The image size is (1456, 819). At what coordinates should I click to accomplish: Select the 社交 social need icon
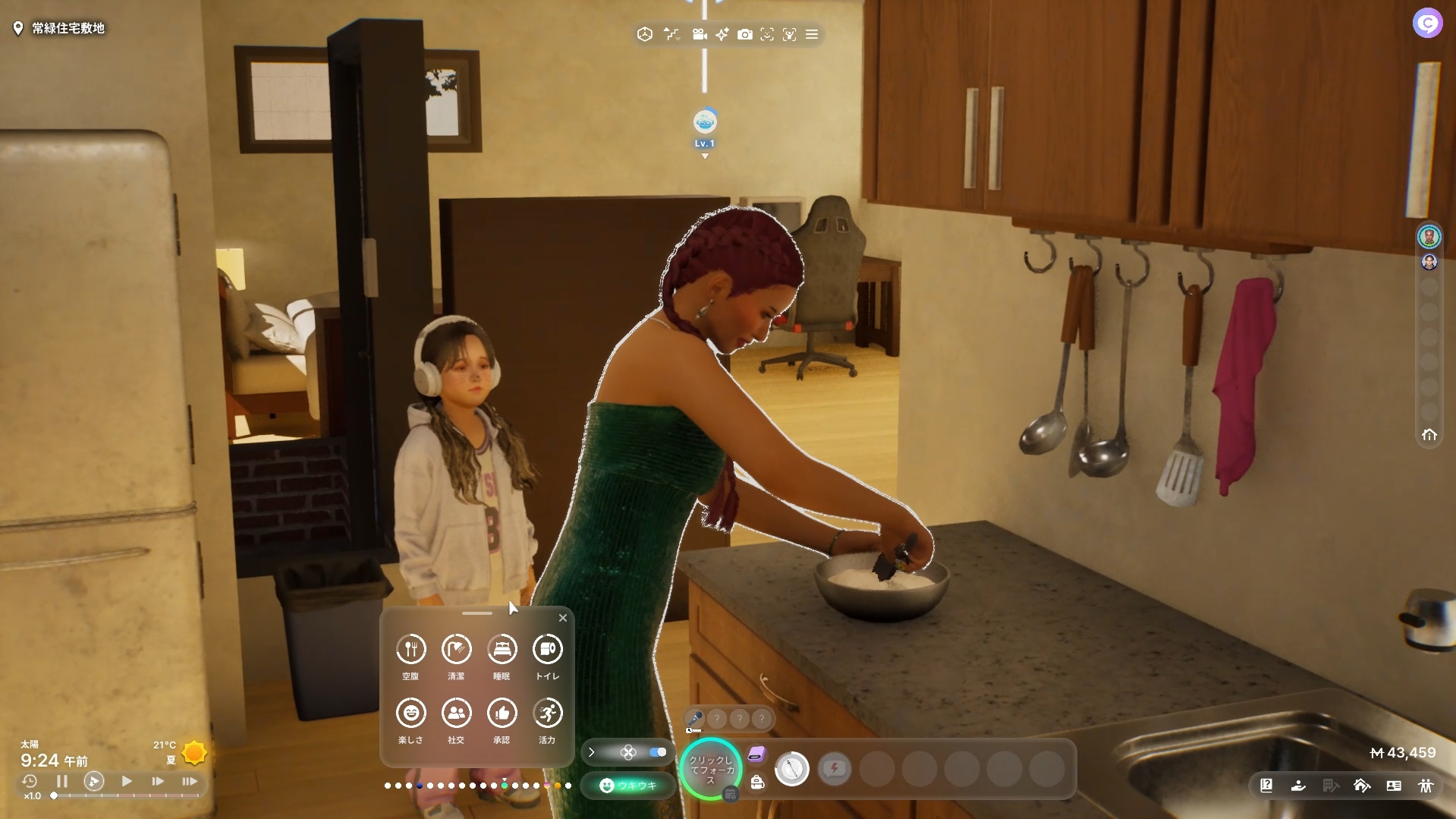click(x=456, y=713)
